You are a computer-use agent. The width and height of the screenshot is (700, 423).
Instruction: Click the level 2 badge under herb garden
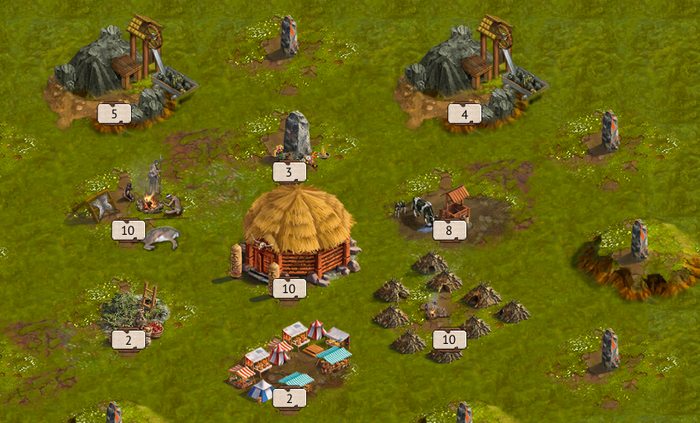click(x=128, y=340)
